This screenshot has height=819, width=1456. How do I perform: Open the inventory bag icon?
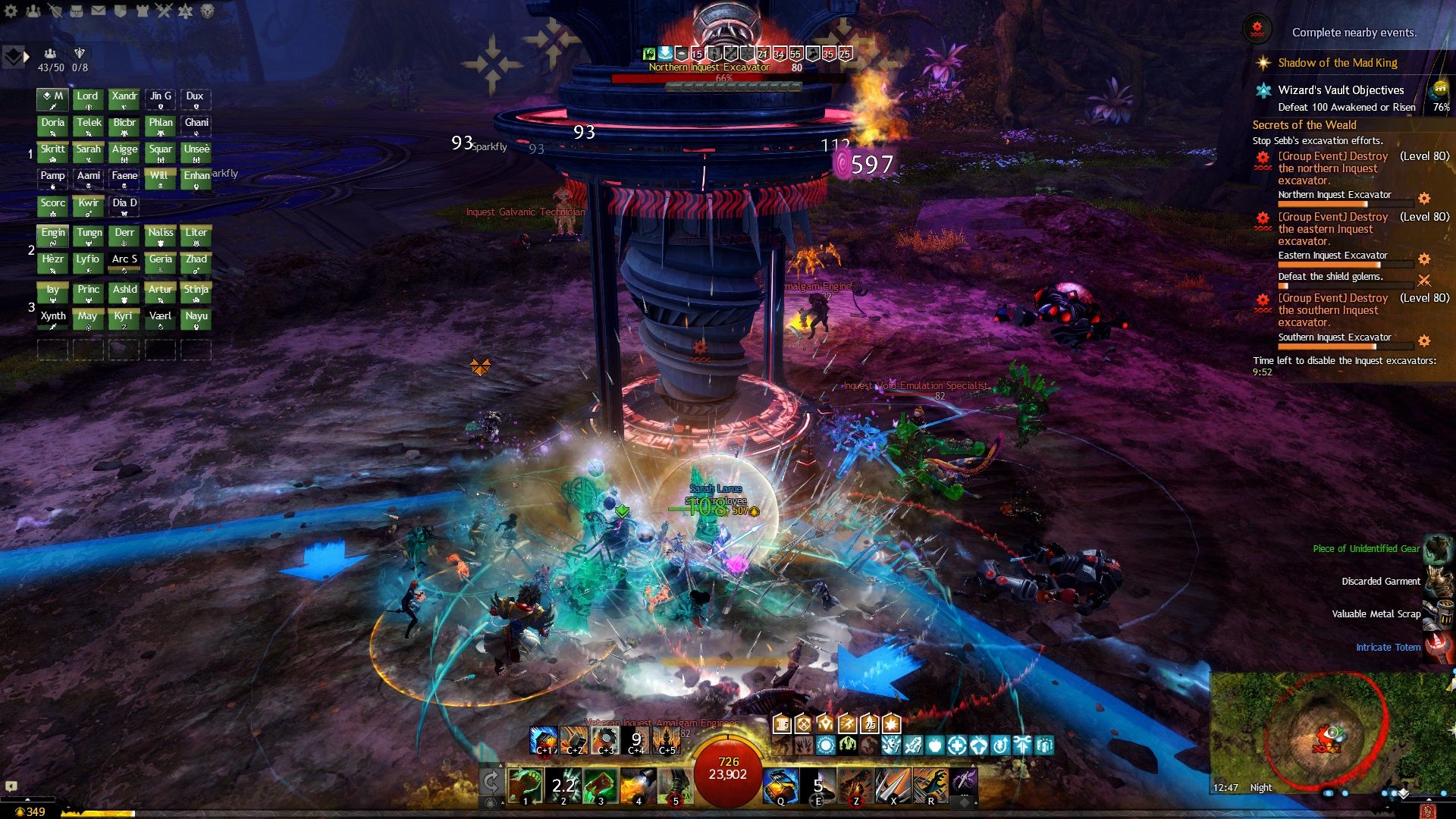coord(77,11)
